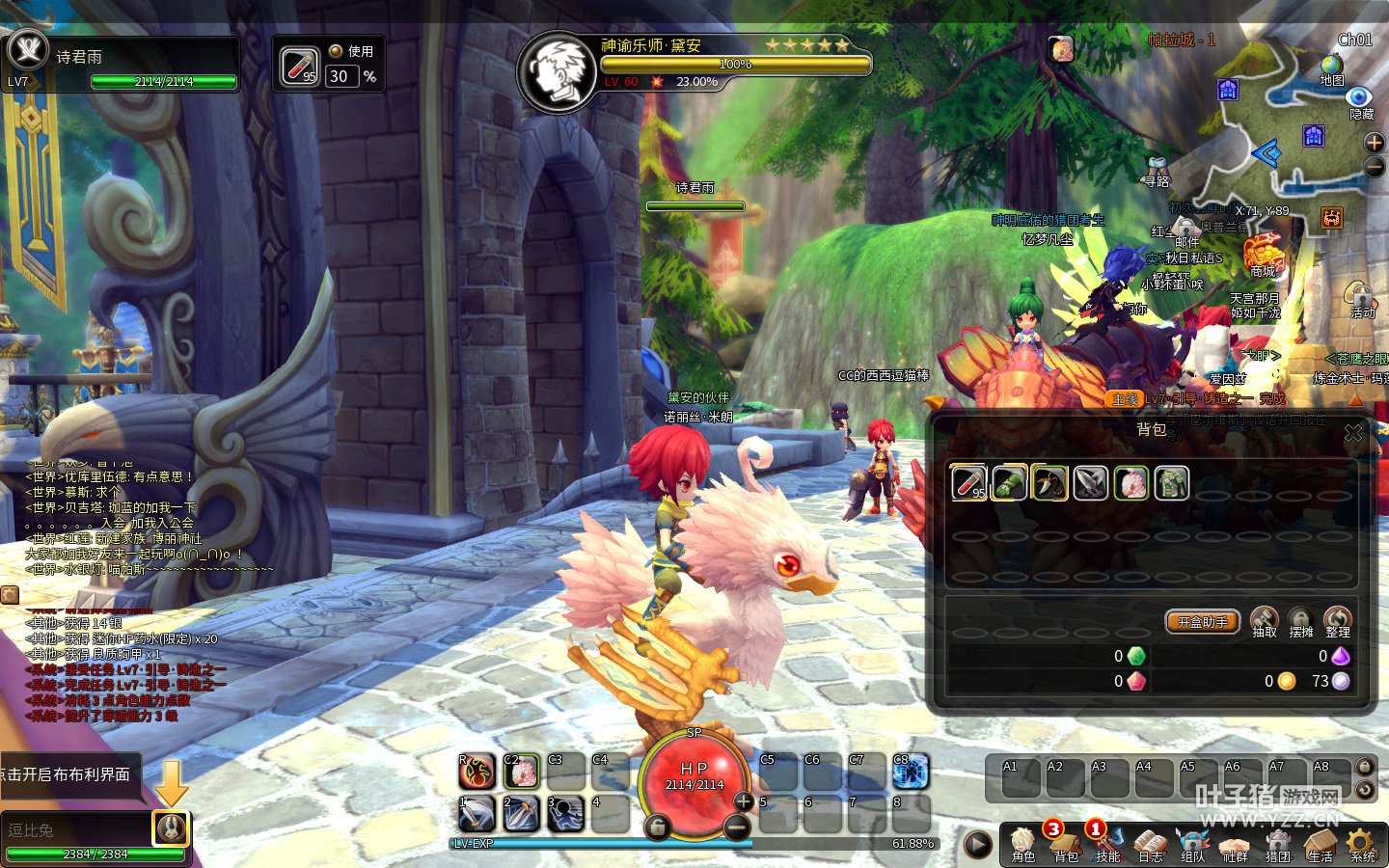Open the 社群 social menu
The image size is (1389, 868).
tap(1235, 844)
